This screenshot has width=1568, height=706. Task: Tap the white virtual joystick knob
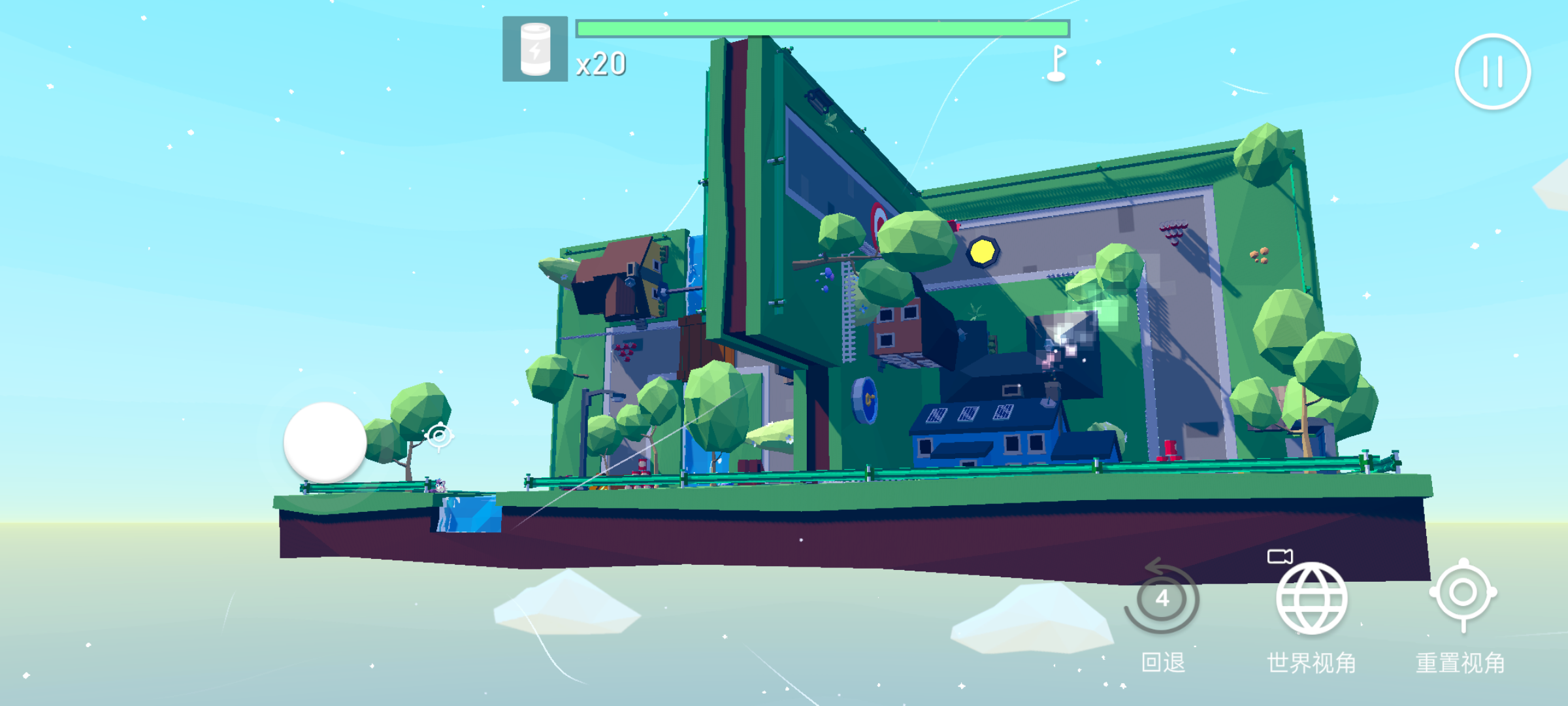coord(325,443)
